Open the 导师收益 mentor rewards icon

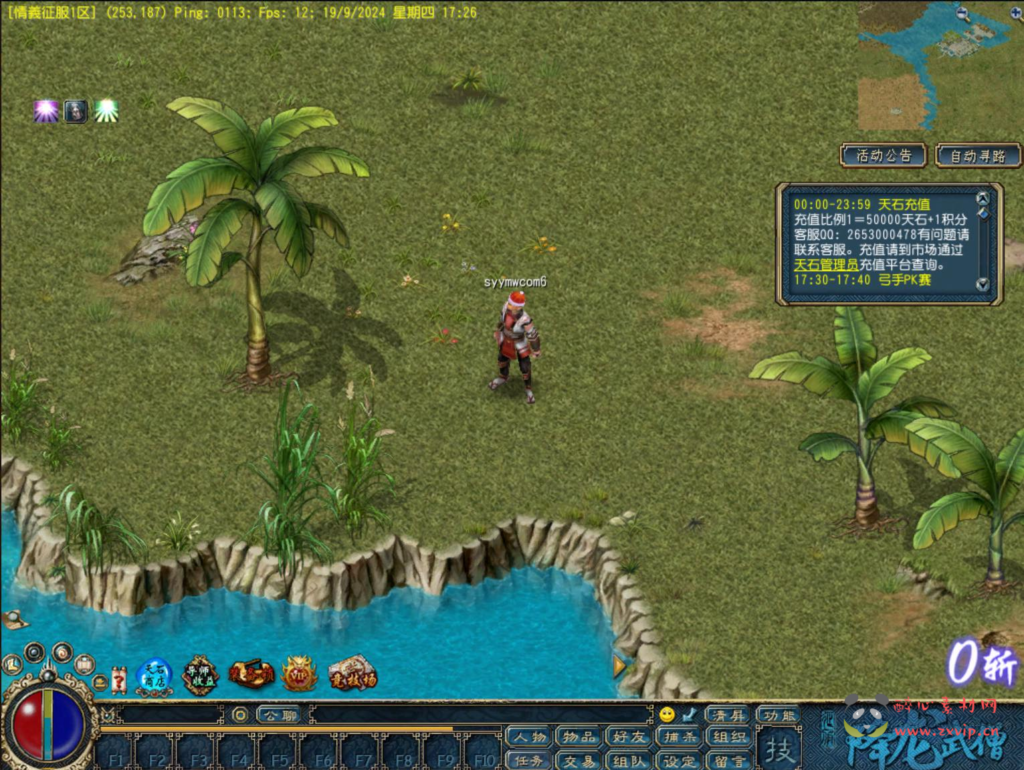tap(200, 676)
